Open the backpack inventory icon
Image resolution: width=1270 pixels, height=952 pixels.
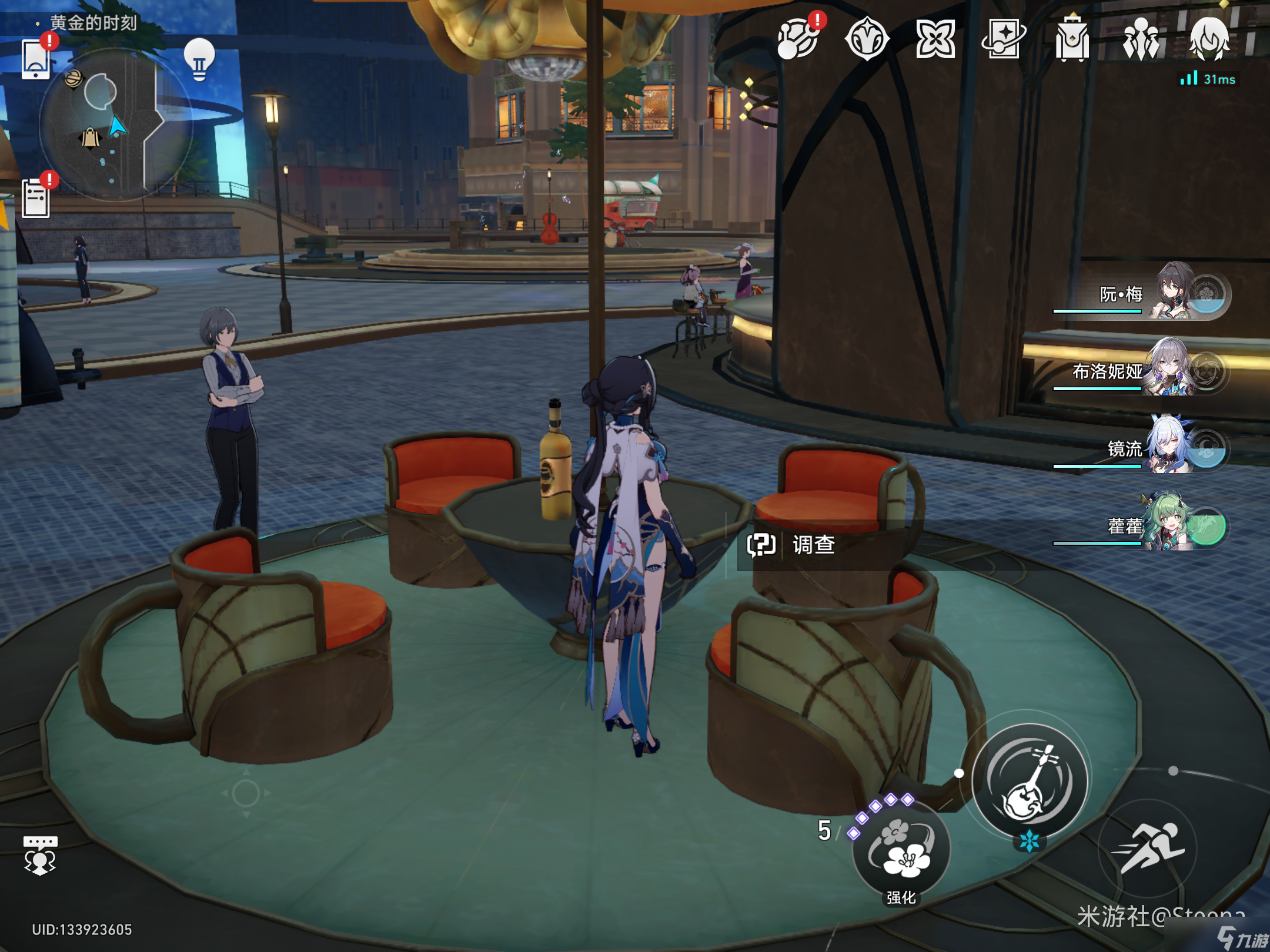coord(1072,39)
